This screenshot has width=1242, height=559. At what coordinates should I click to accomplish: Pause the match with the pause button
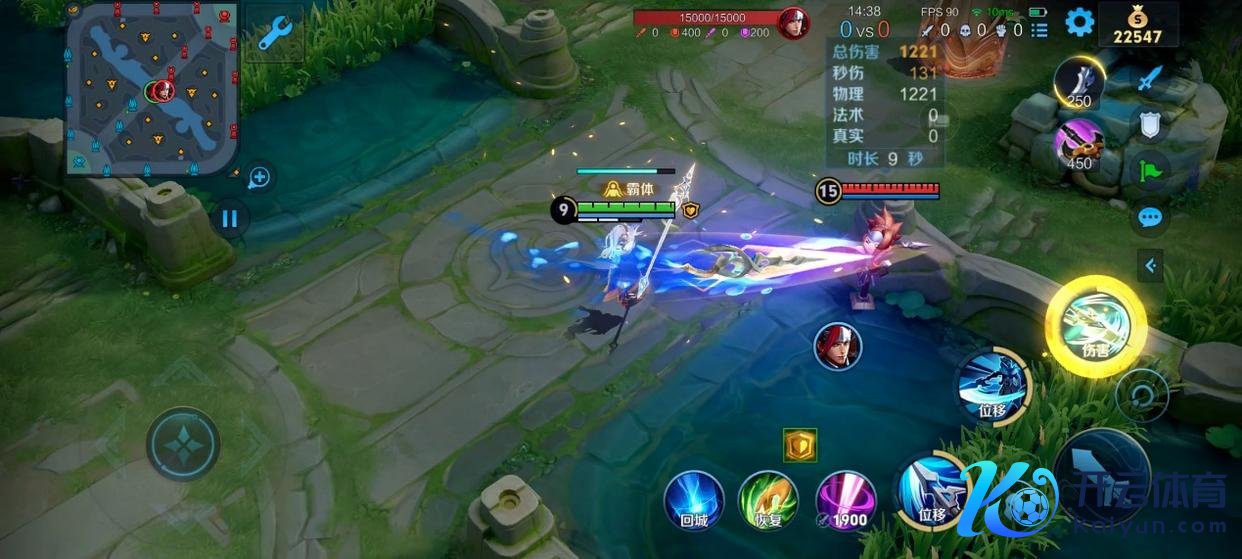(x=230, y=217)
